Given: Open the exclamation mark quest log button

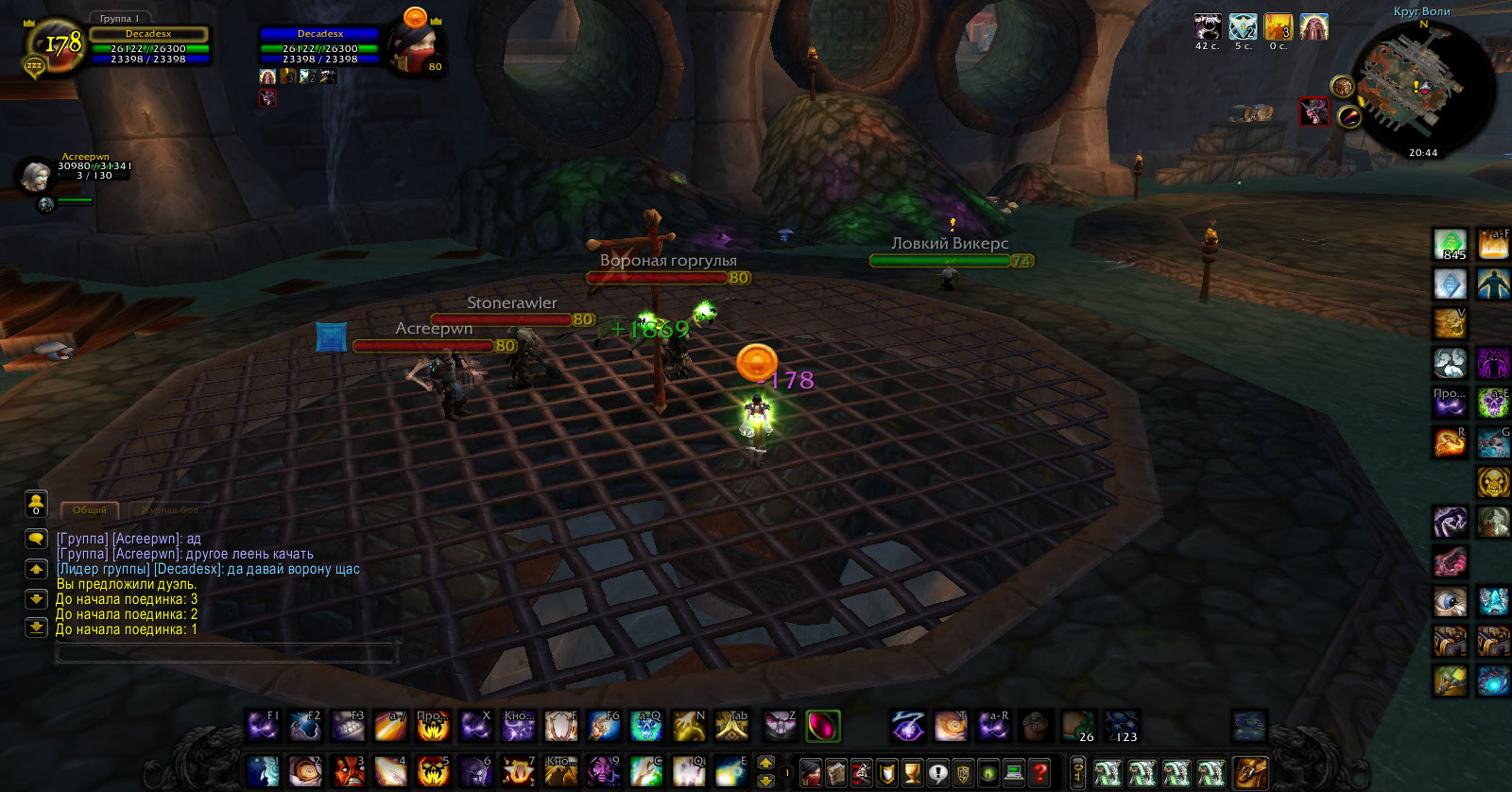Looking at the screenshot, I should [x=937, y=773].
